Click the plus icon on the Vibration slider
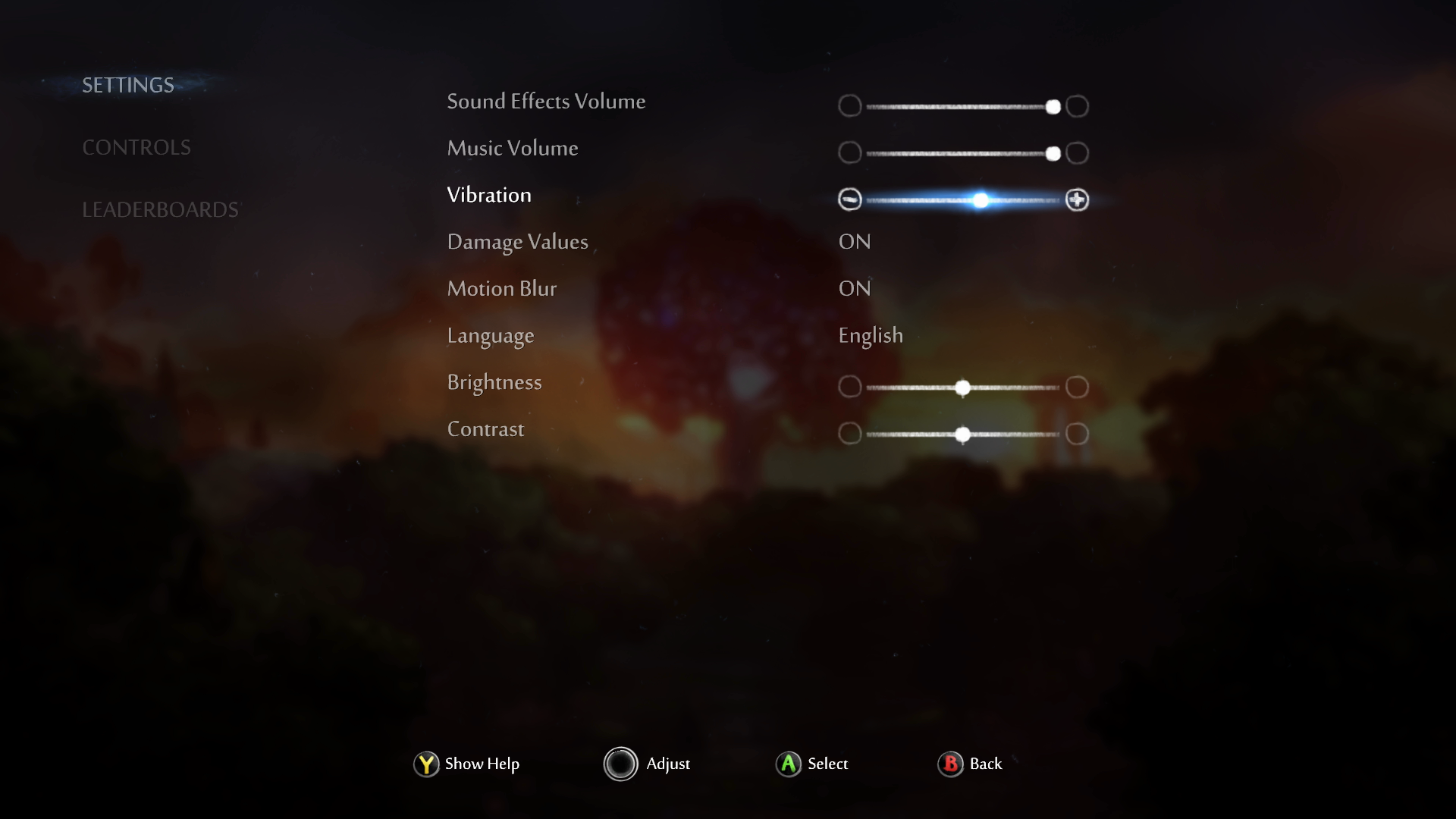Viewport: 1456px width, 819px height. (1078, 200)
